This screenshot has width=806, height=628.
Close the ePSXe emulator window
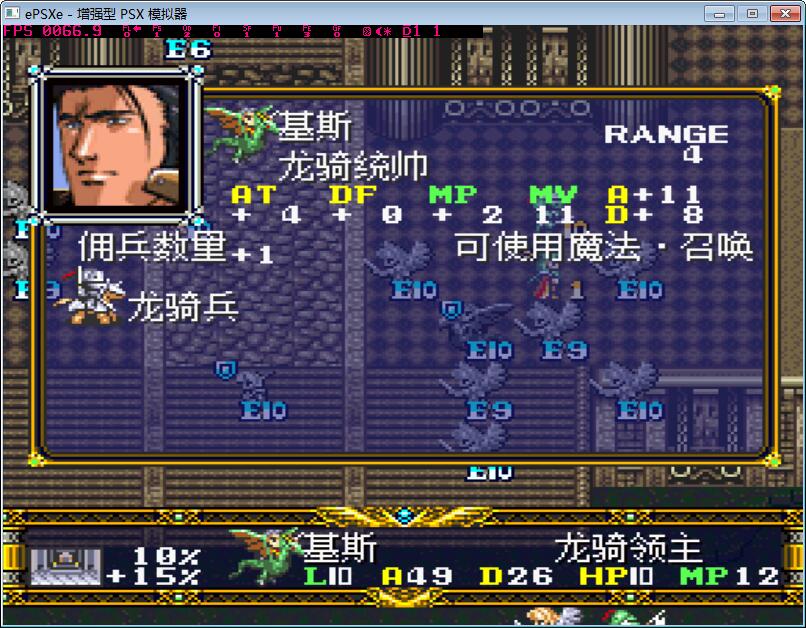[x=783, y=13]
